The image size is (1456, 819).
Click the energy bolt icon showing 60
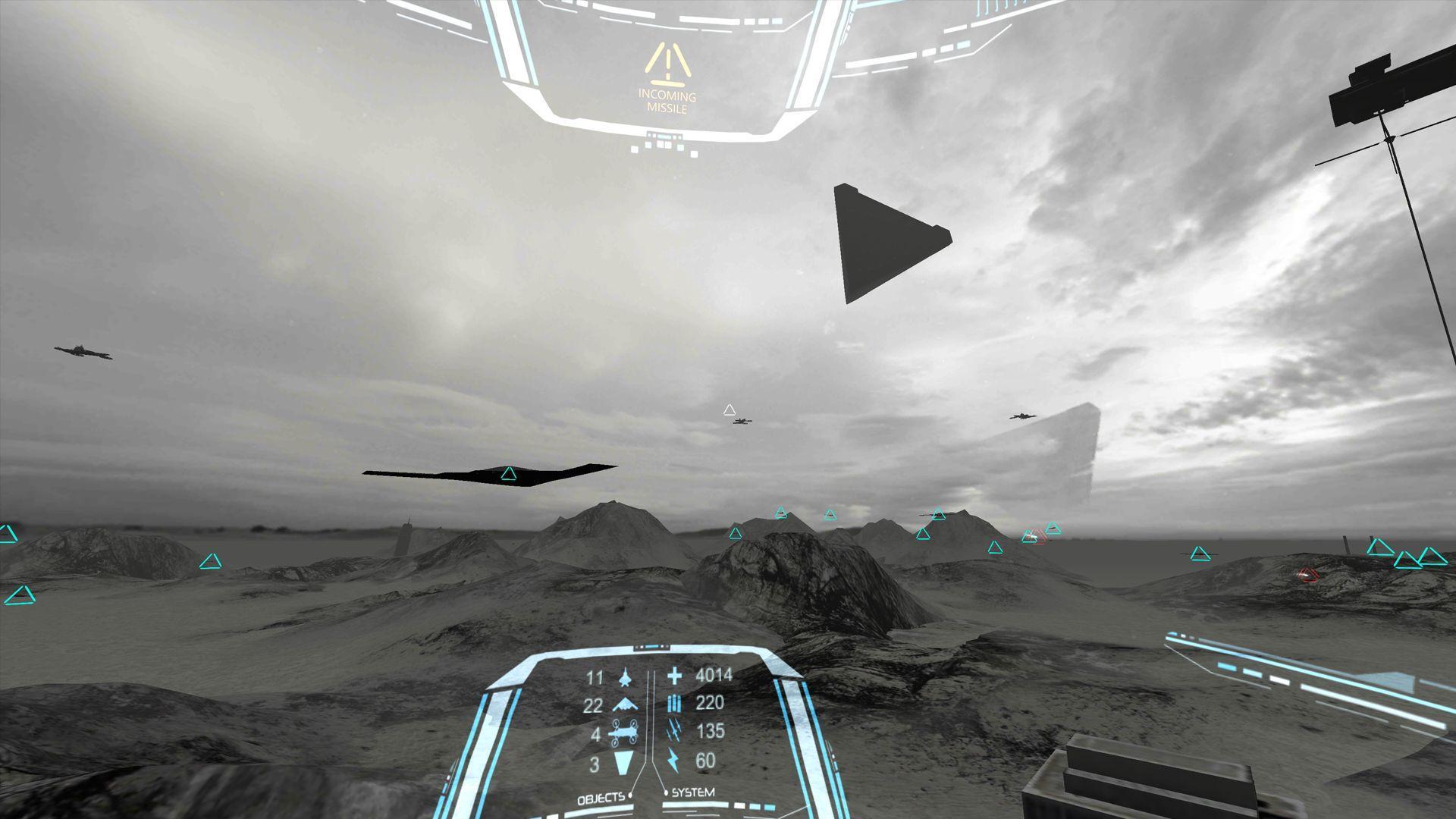tap(672, 758)
